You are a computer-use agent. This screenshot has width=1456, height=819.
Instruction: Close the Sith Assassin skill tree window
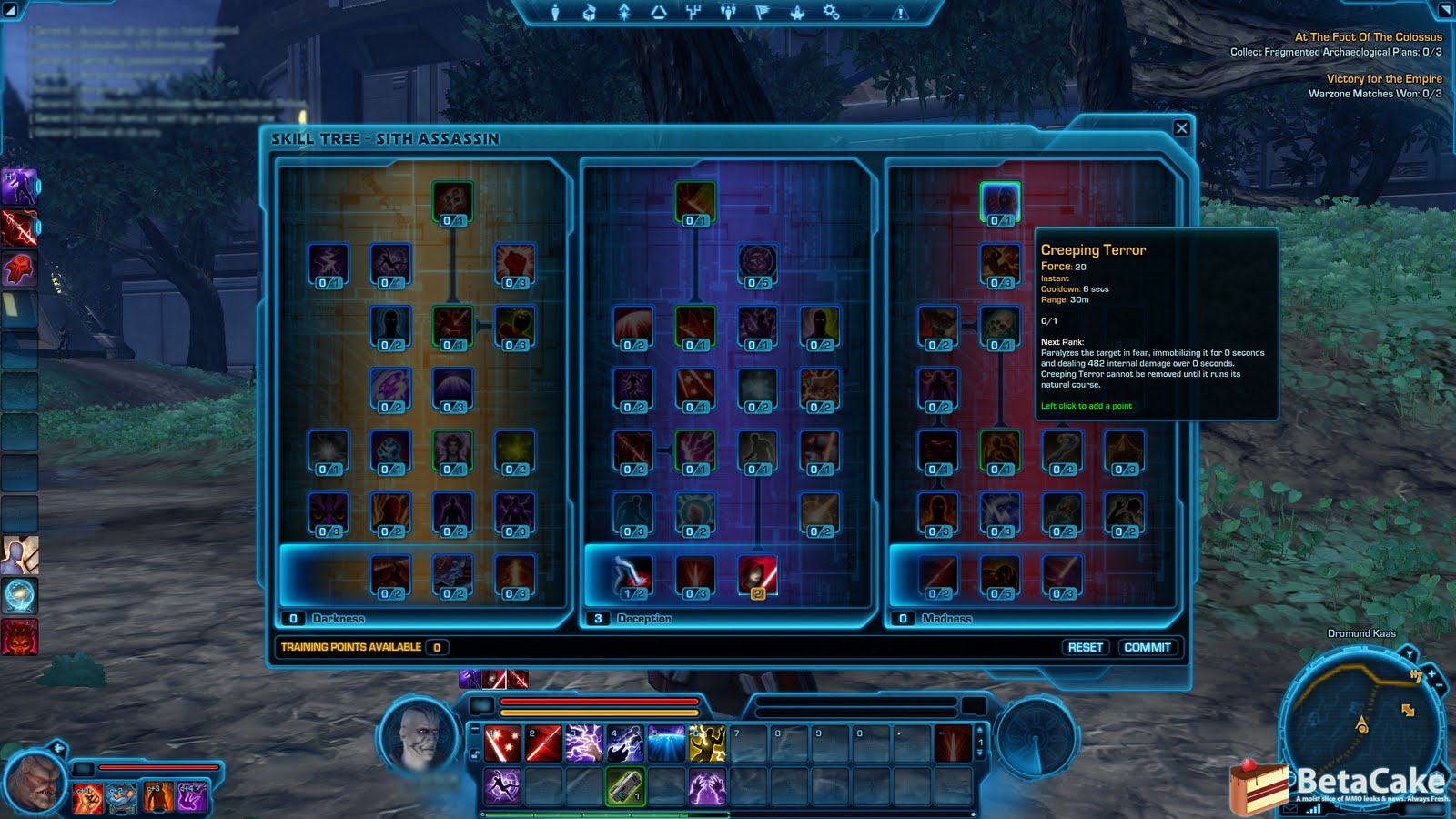[1181, 128]
